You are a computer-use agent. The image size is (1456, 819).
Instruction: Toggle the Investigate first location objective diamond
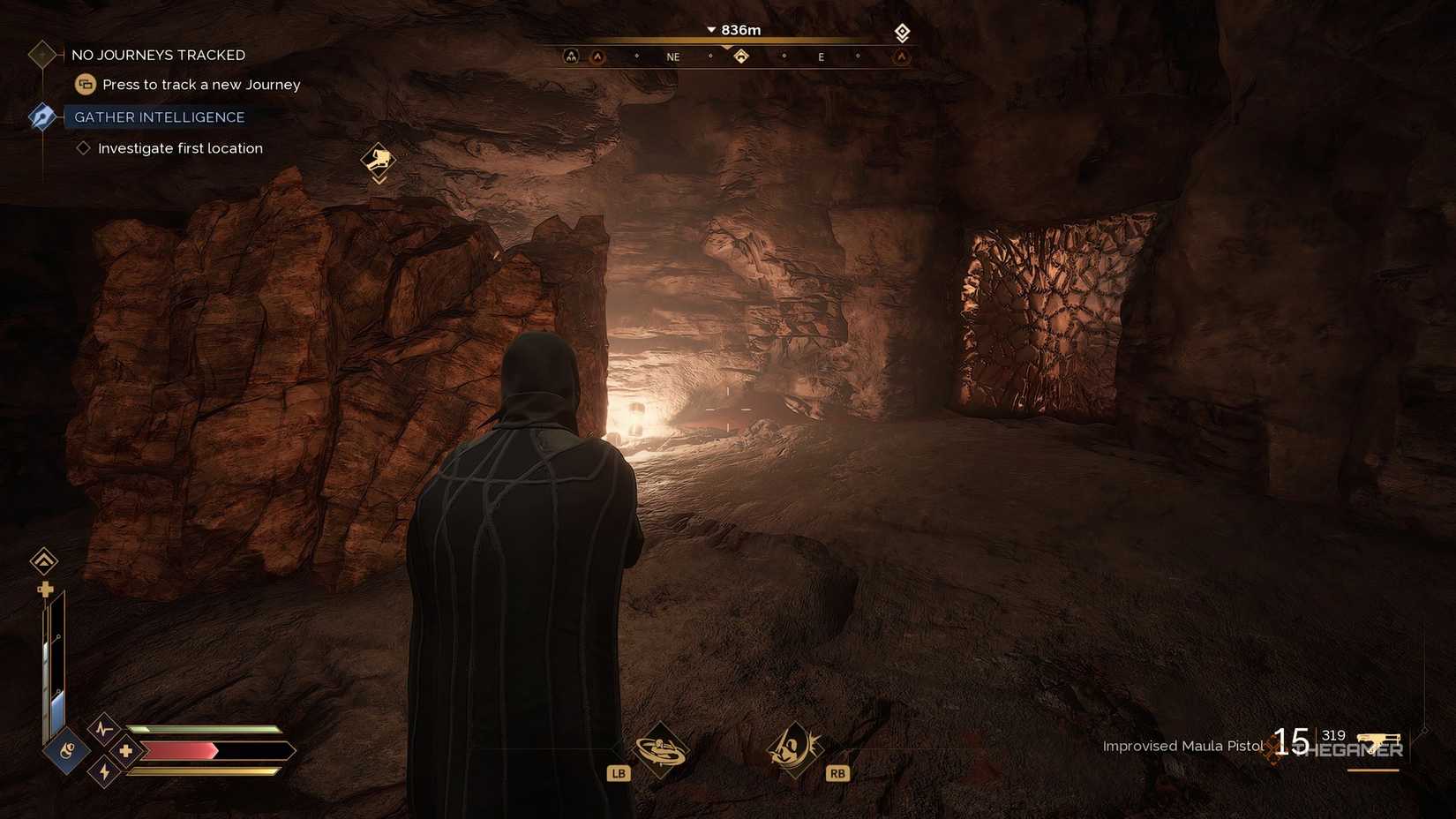(x=81, y=148)
